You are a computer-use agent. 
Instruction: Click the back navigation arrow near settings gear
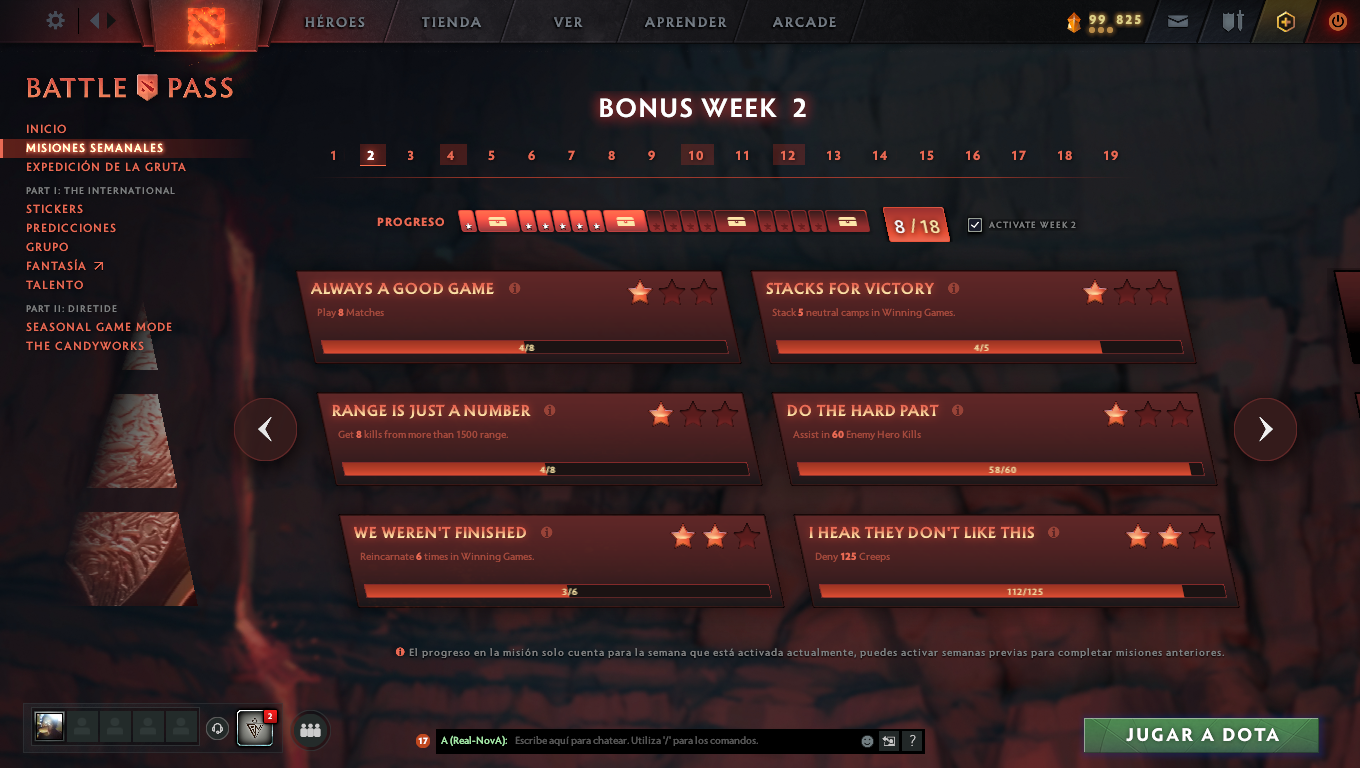coord(96,19)
